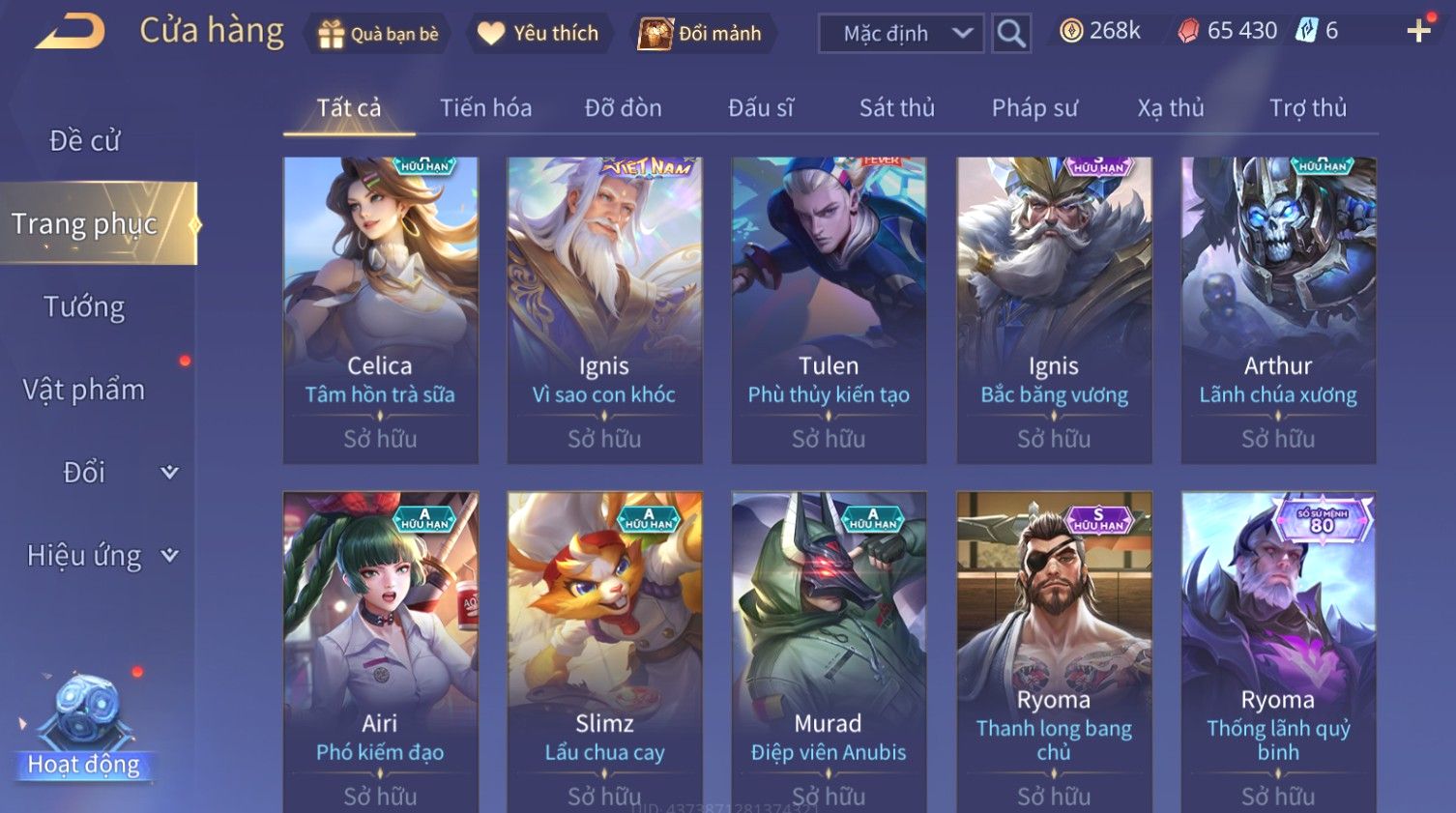The image size is (1456, 813).
Task: Open the Vật phẩm section
Action: coord(85,390)
